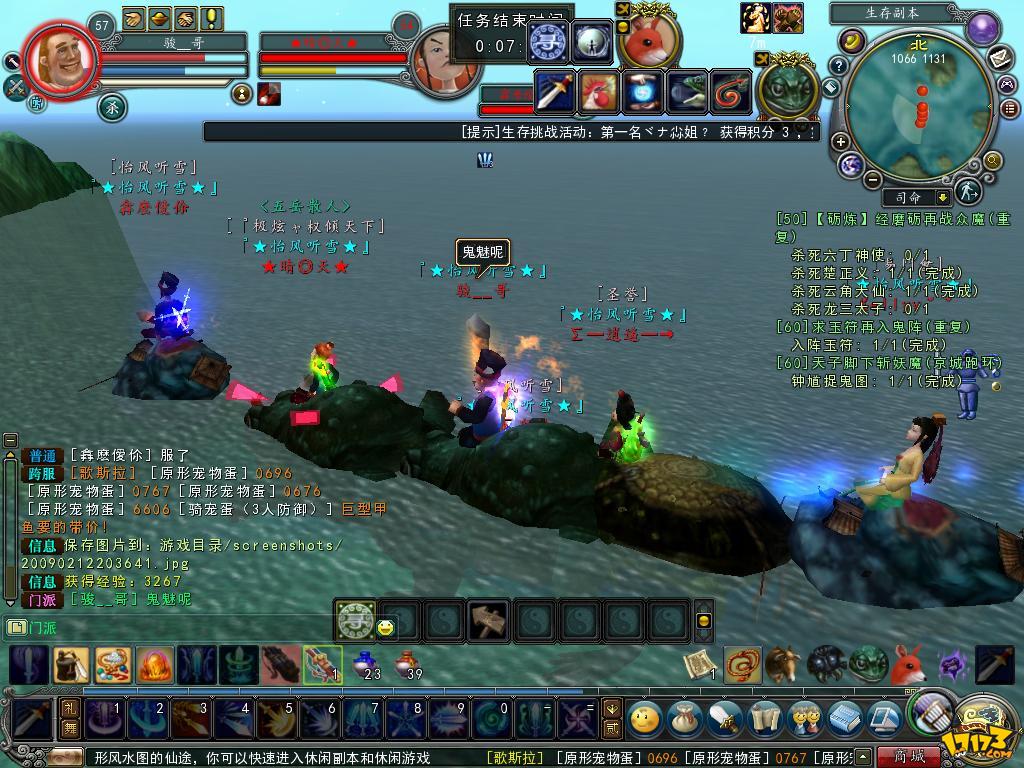Click the yellow exclamation mark icon
1024x768 pixels.
(212, 18)
